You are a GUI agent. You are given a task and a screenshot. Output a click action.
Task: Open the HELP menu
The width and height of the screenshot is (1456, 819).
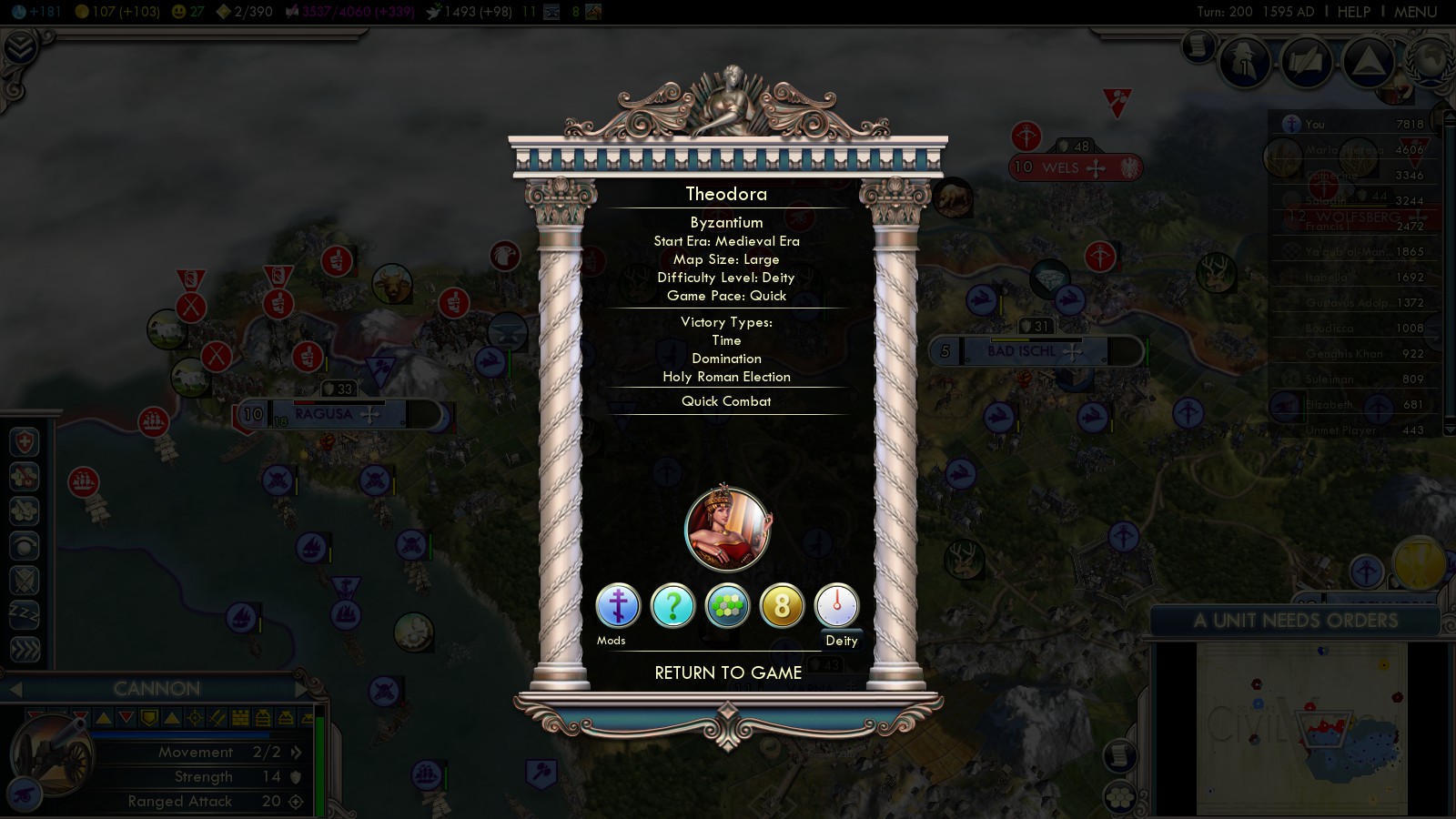tap(1353, 12)
